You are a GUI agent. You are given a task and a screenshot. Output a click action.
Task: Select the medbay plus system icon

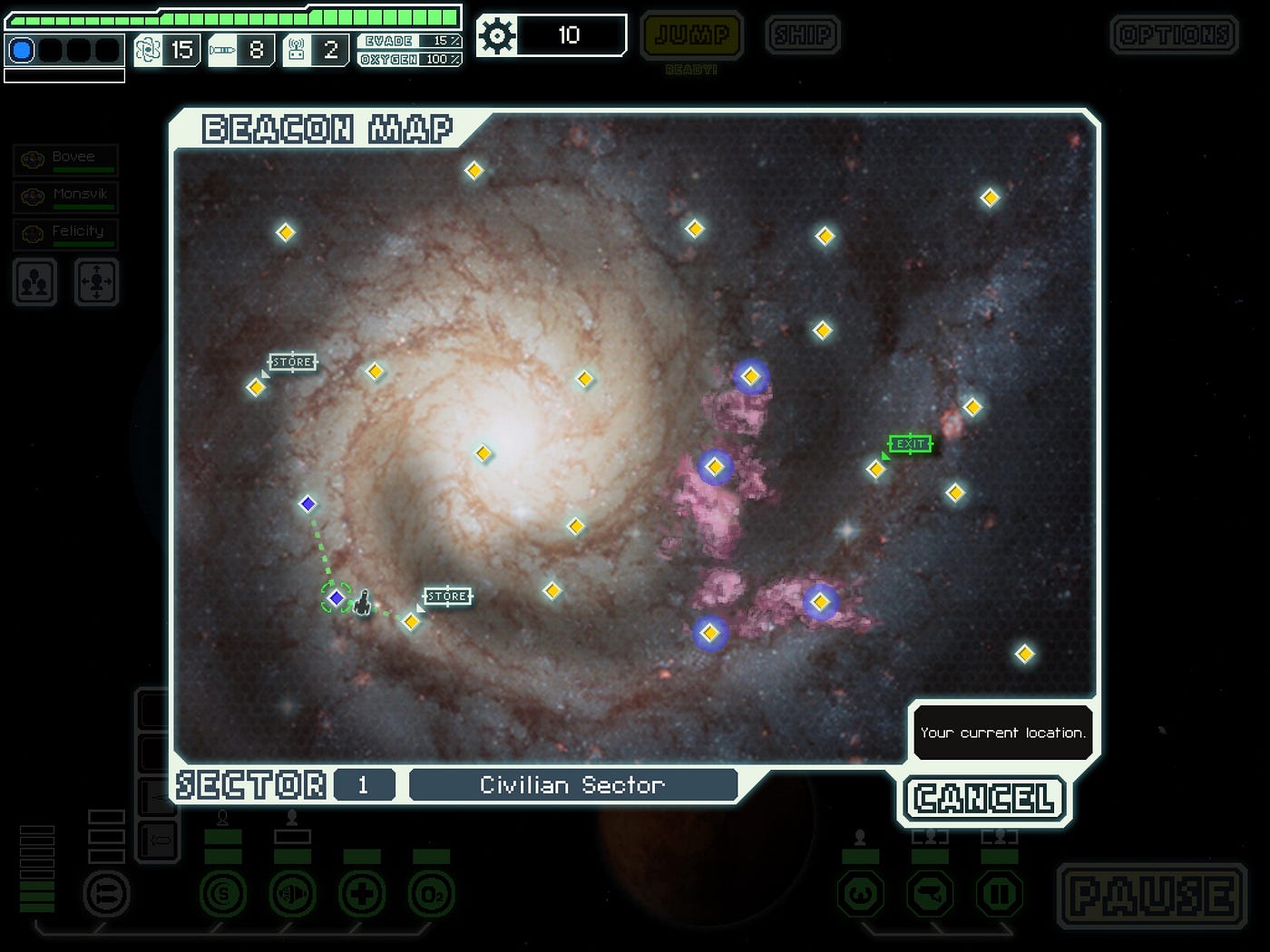(x=362, y=895)
